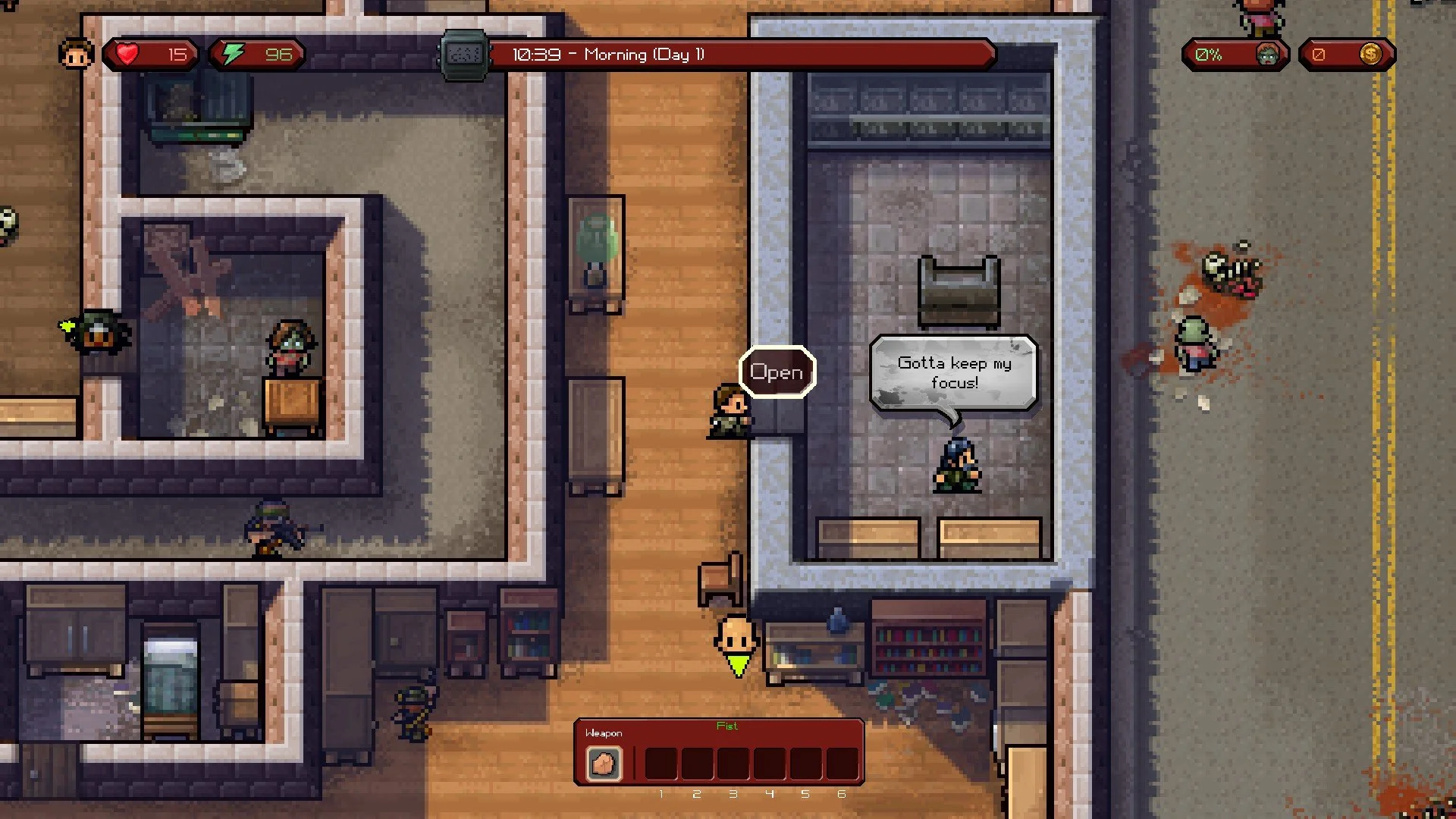Image resolution: width=1456 pixels, height=819 pixels.
Task: Click the Weapon label on the hotbar
Action: click(604, 733)
